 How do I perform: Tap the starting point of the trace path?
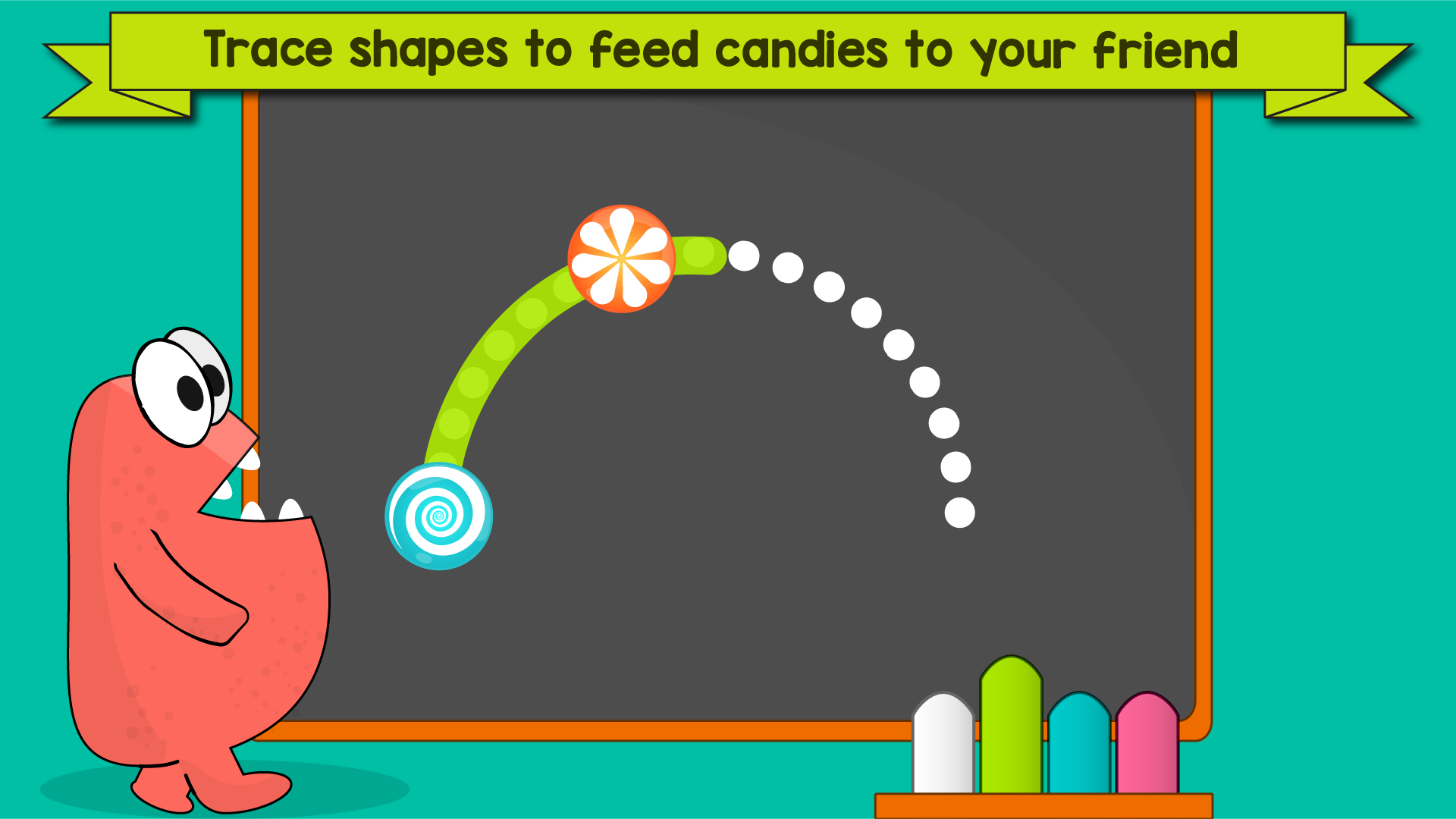click(x=438, y=516)
